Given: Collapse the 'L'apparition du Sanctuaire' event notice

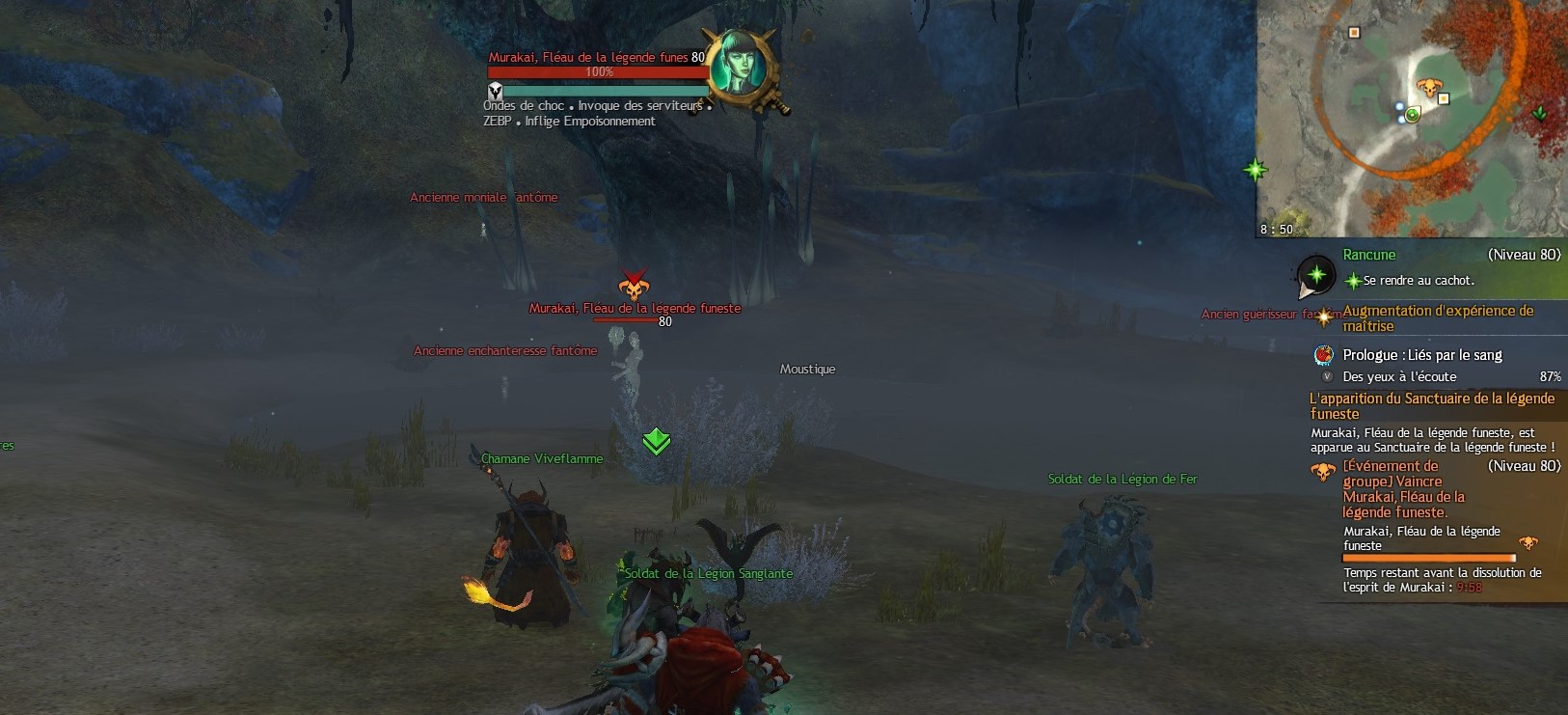Looking at the screenshot, I should [x=1430, y=405].
